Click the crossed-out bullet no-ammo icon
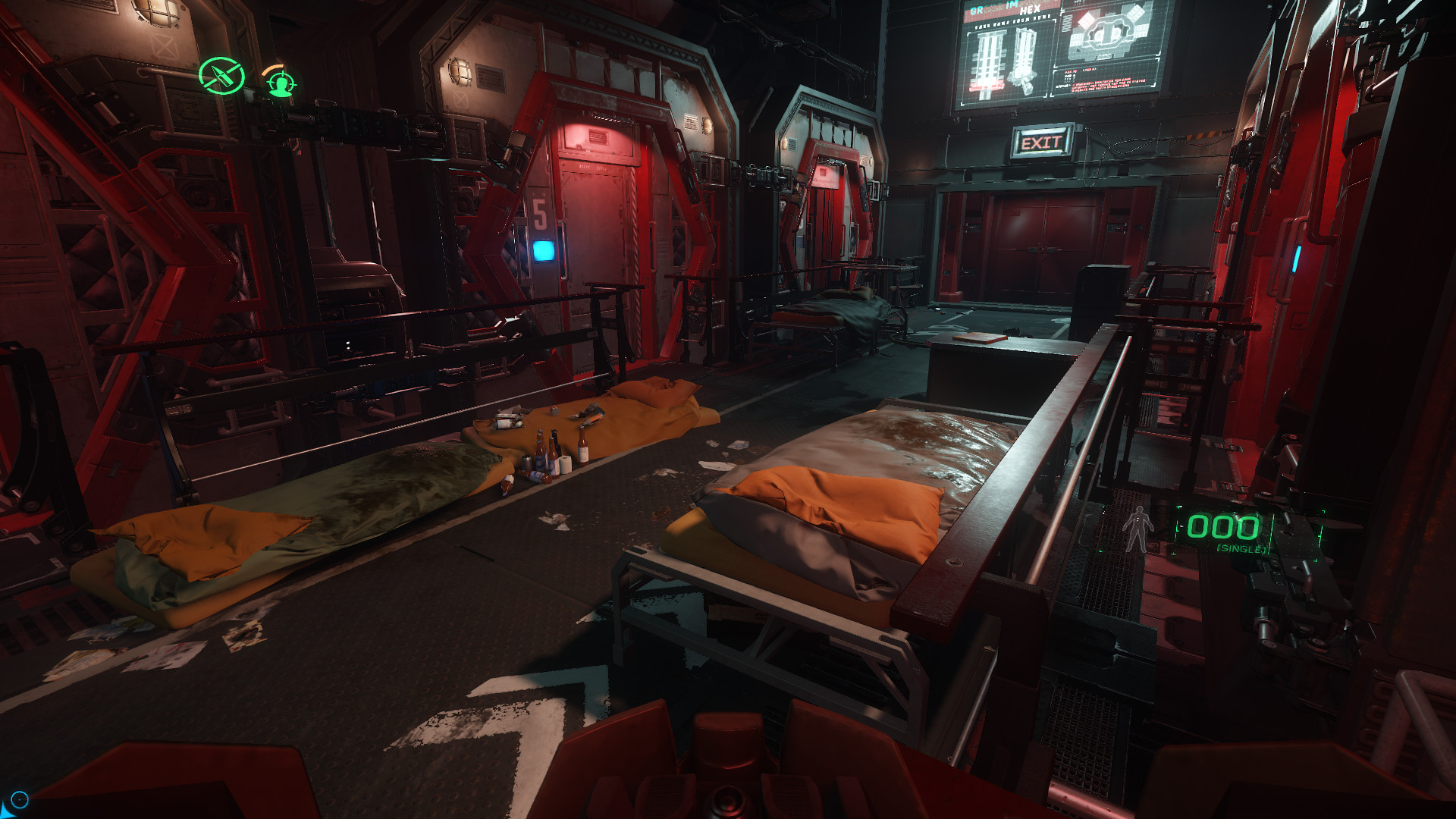The width and height of the screenshot is (1456, 819). pos(221,76)
